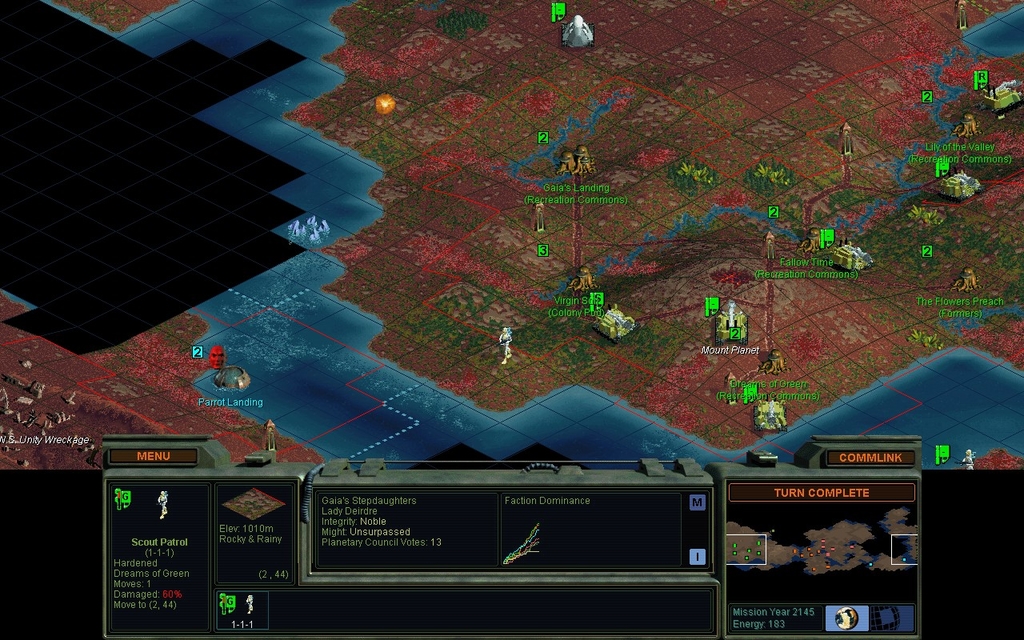End the turn with TURN COMPLETE

[821, 493]
